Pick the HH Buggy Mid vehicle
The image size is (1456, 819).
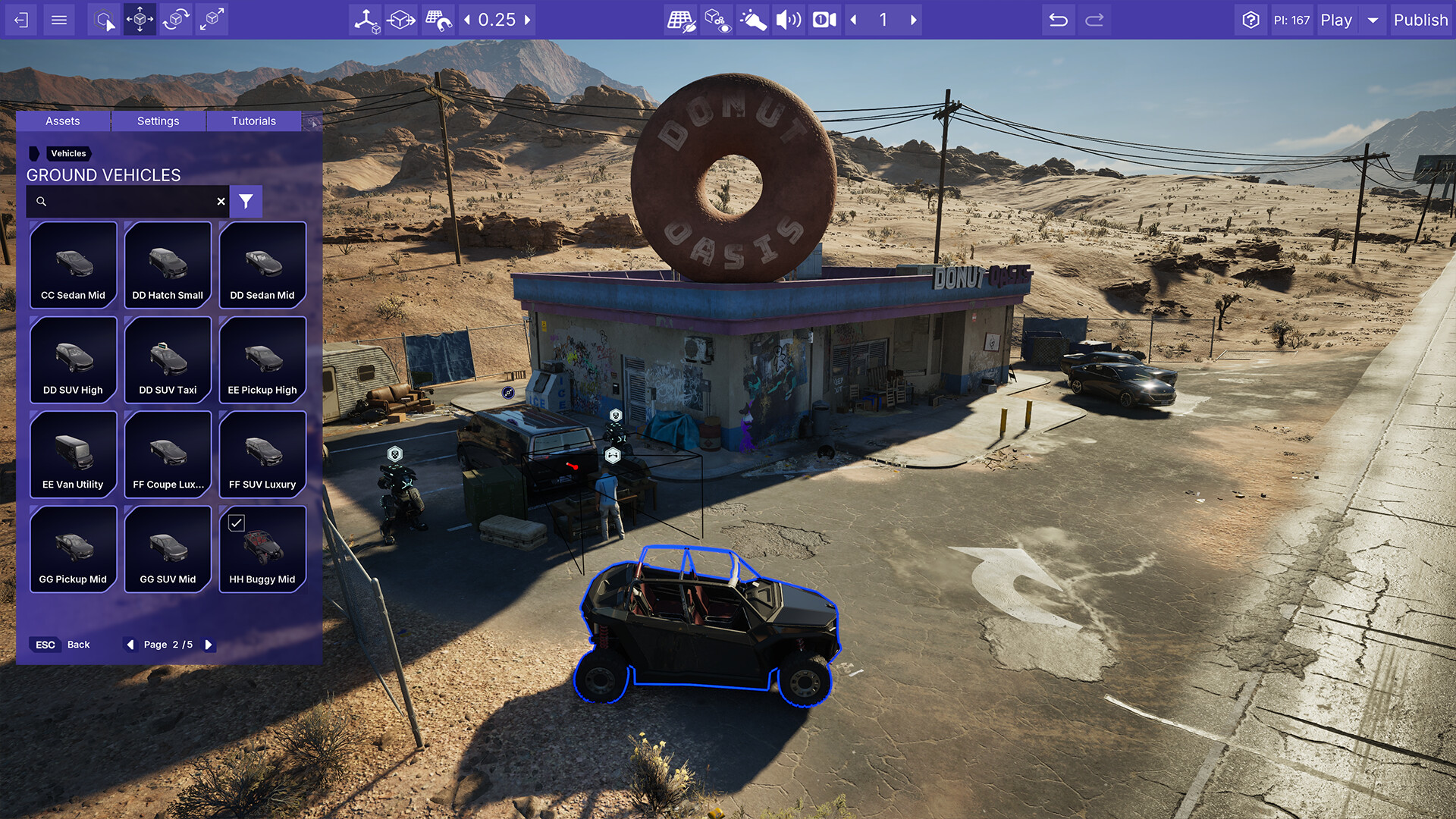click(262, 549)
